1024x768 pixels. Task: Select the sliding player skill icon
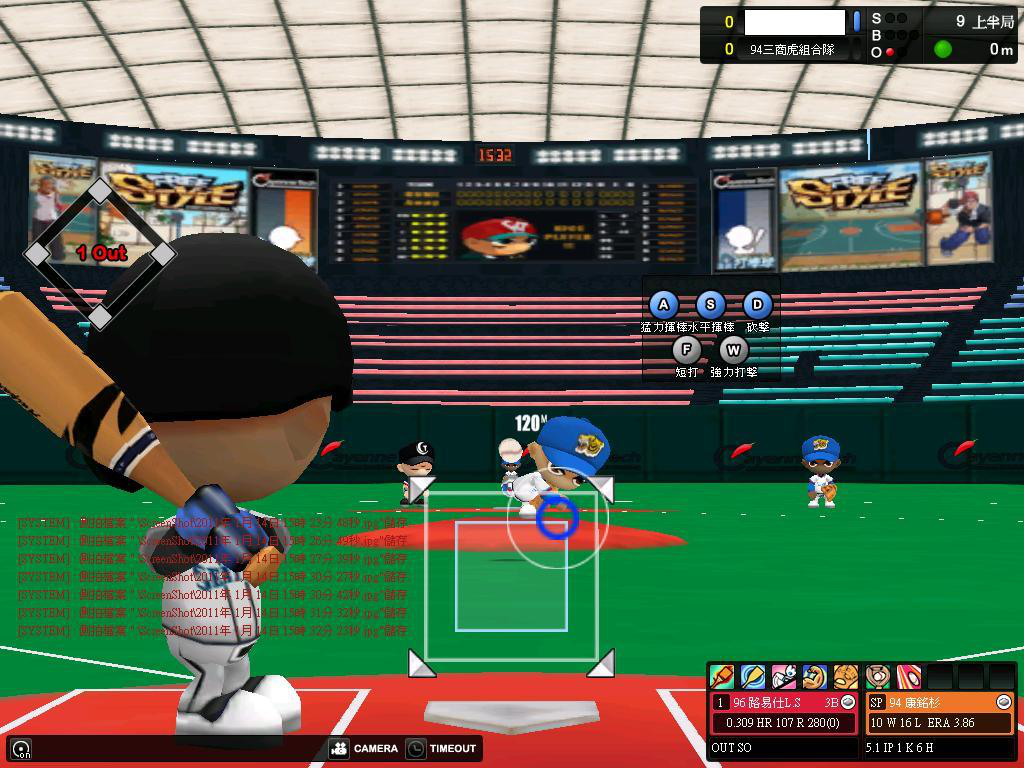(783, 677)
